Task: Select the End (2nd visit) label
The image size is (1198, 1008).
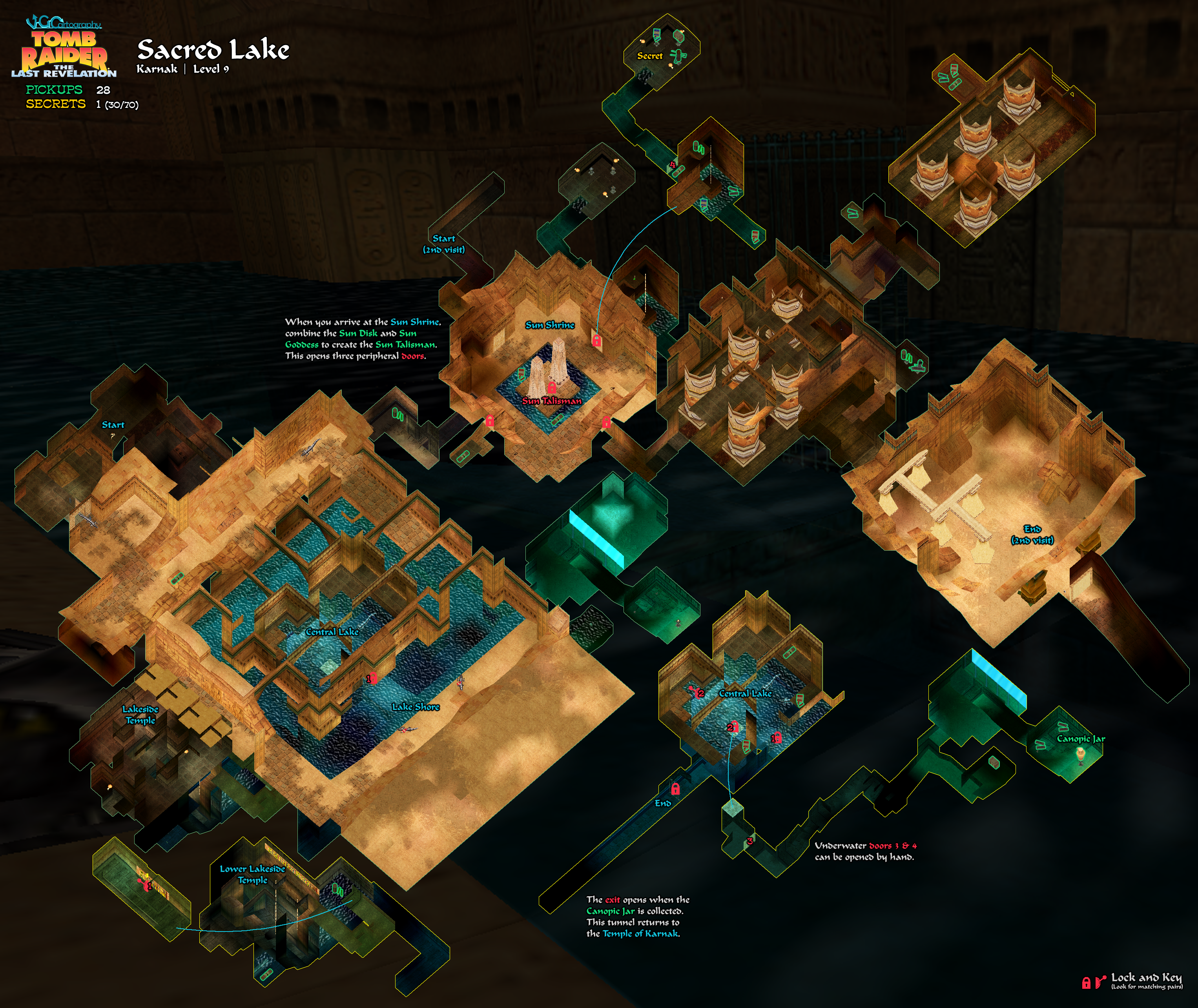Action: (1032, 534)
